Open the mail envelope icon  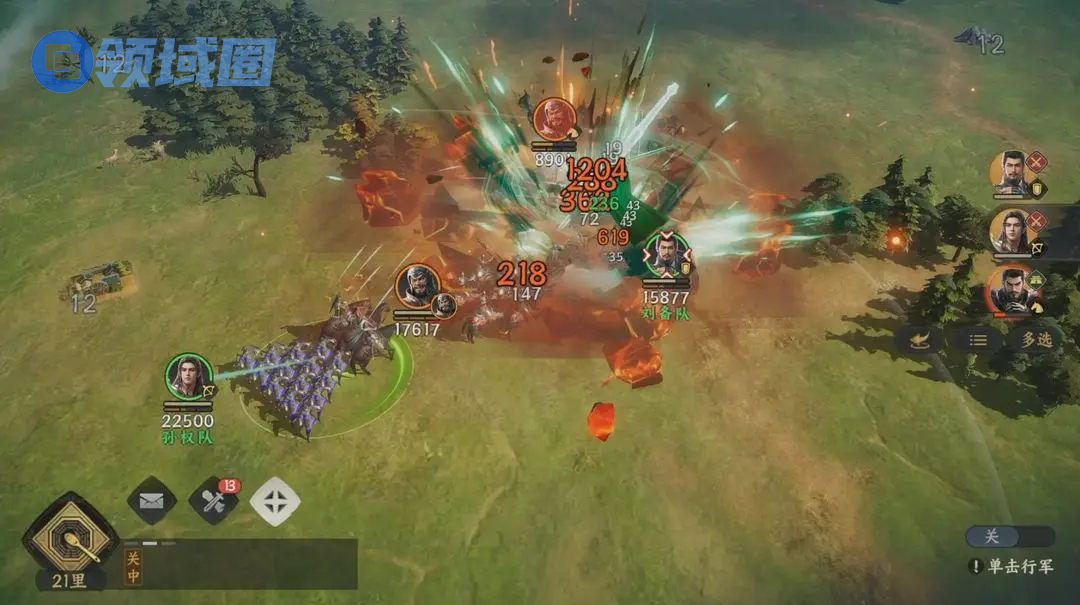click(151, 501)
